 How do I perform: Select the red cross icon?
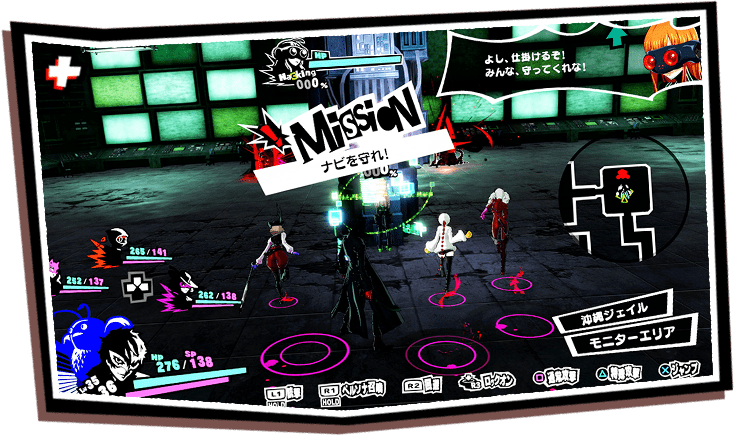pos(62,74)
